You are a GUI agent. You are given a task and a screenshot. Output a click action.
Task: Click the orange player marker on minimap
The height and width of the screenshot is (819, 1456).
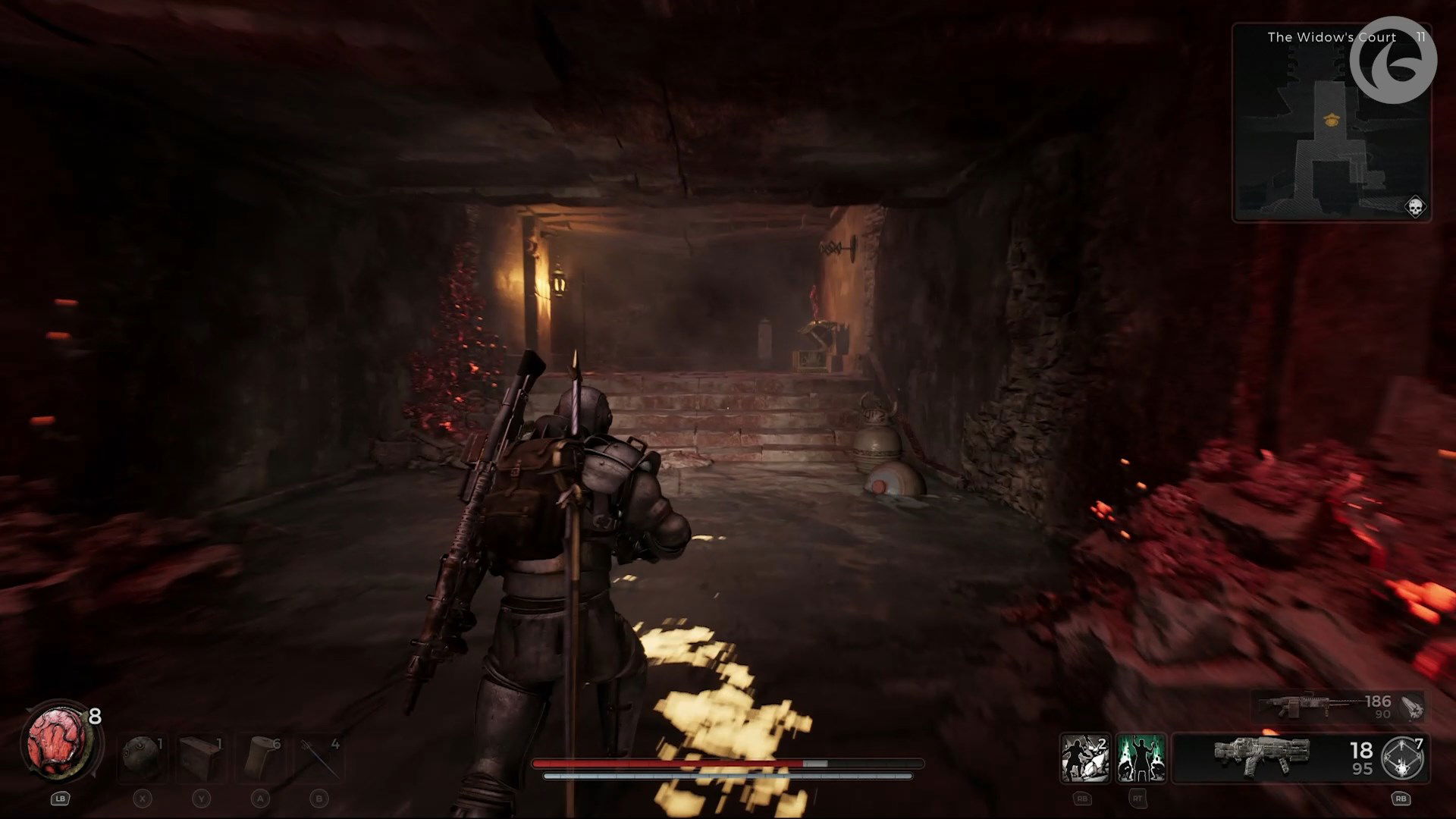pos(1329,119)
